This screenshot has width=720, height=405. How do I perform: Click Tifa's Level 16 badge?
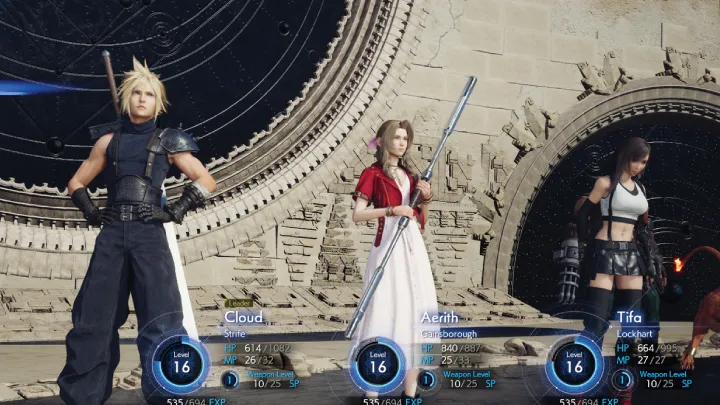click(x=574, y=364)
